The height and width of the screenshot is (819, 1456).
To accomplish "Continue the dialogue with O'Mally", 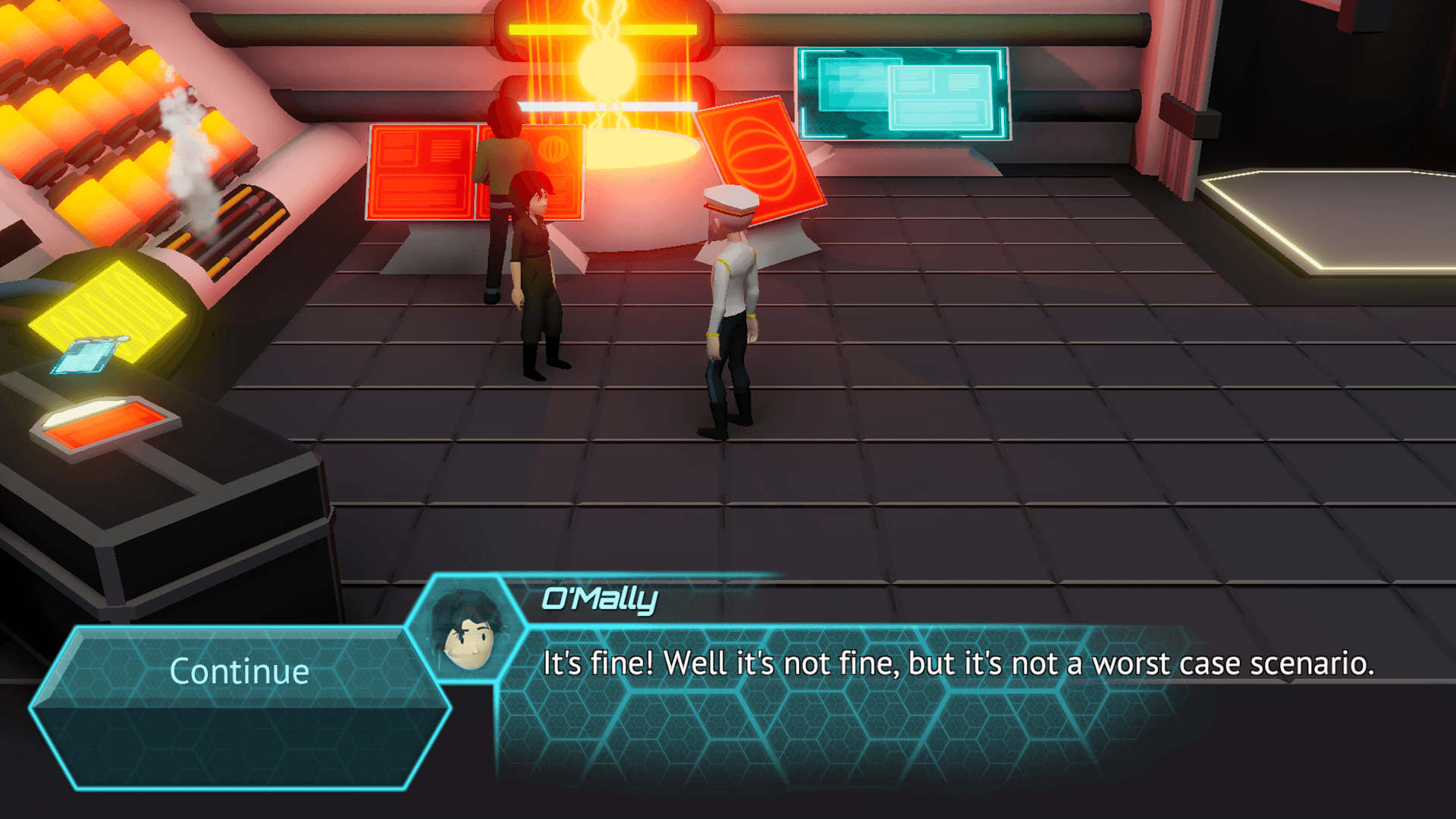I will point(239,671).
